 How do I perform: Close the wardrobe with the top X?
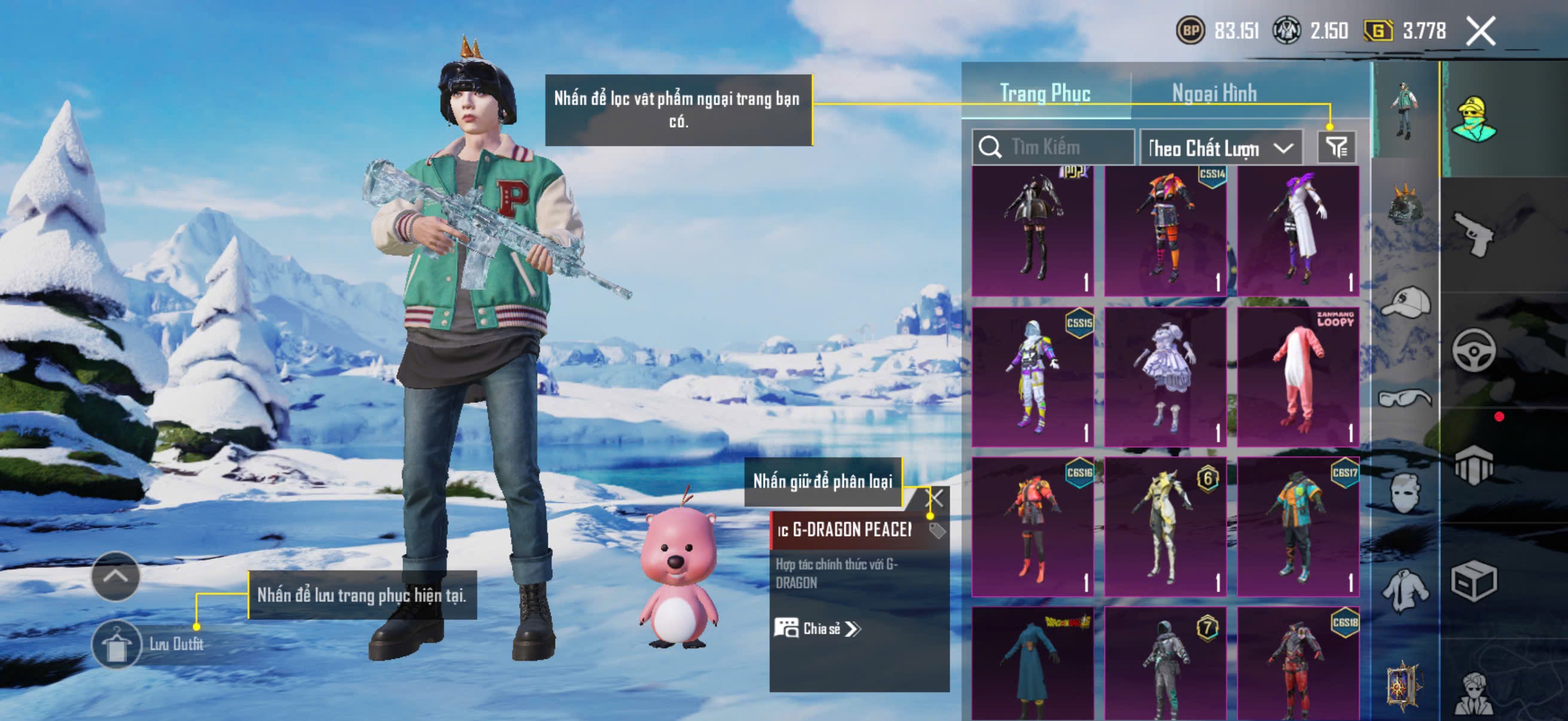click(x=1480, y=31)
